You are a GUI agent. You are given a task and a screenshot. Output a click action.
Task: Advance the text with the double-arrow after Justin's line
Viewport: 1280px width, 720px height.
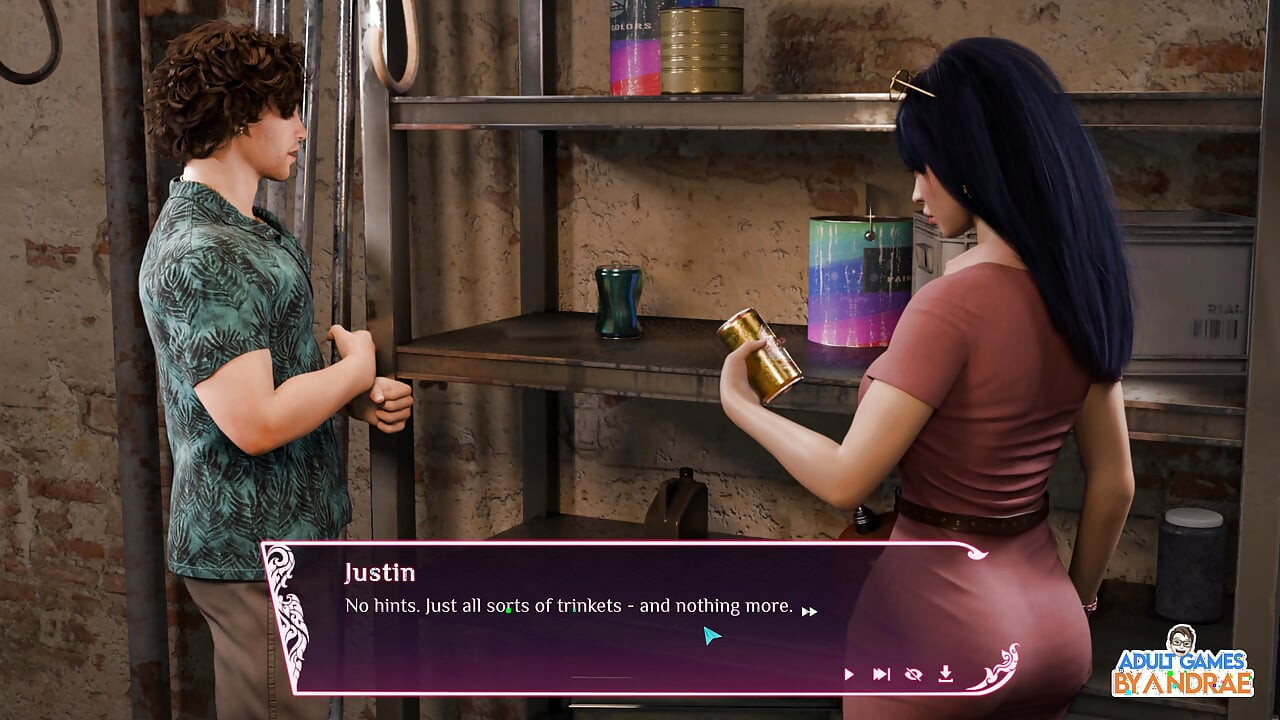809,611
